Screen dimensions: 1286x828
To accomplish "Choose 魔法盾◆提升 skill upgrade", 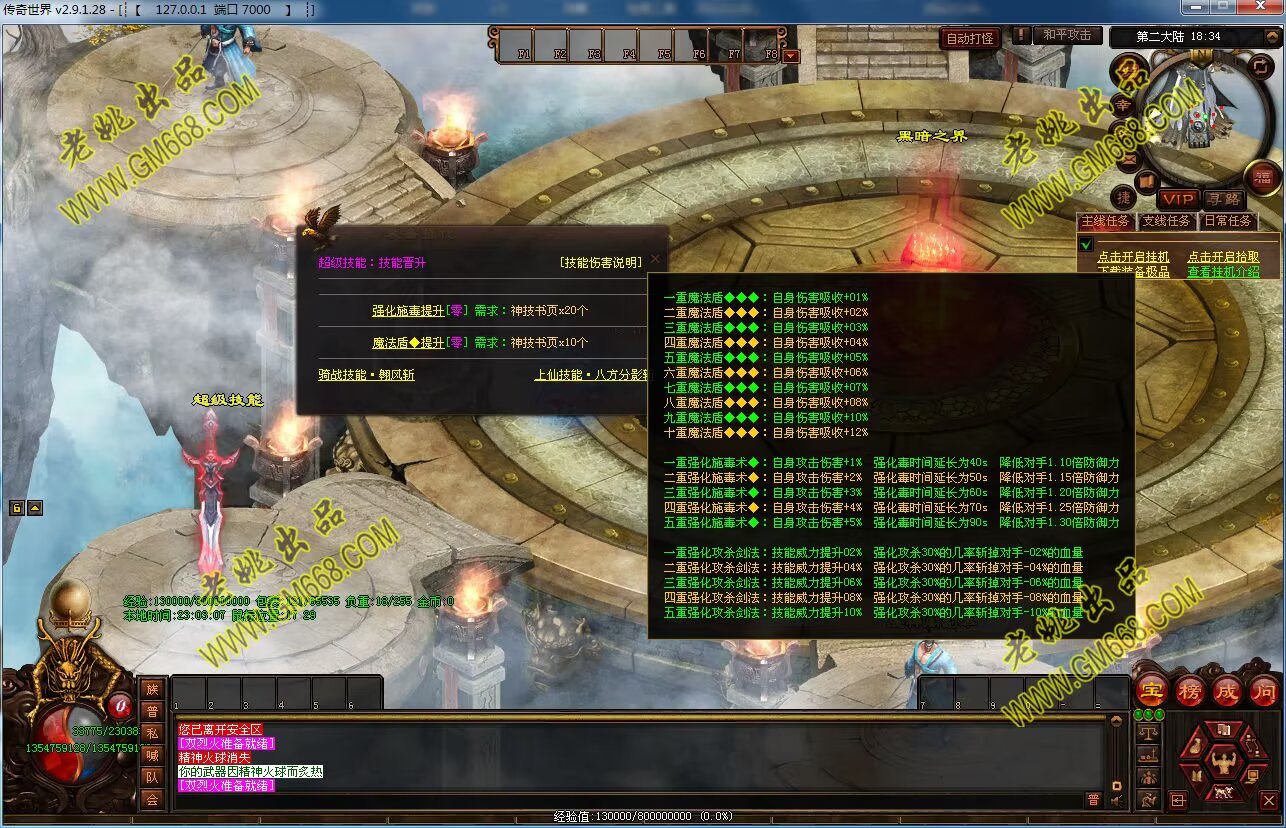I will coord(407,342).
